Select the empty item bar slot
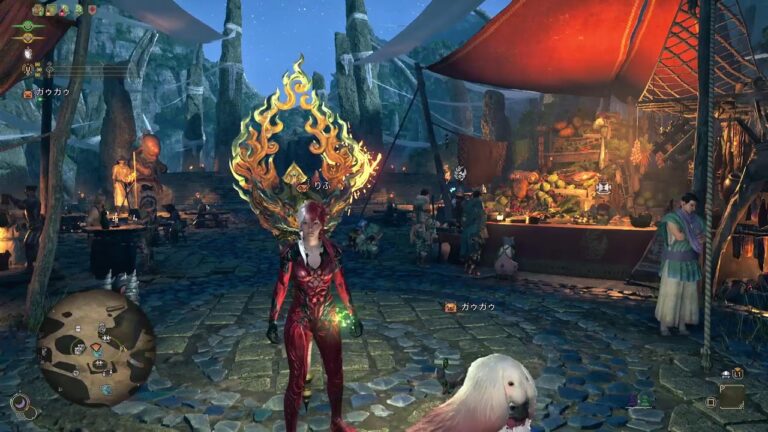The height and width of the screenshot is (432, 768). [732, 396]
